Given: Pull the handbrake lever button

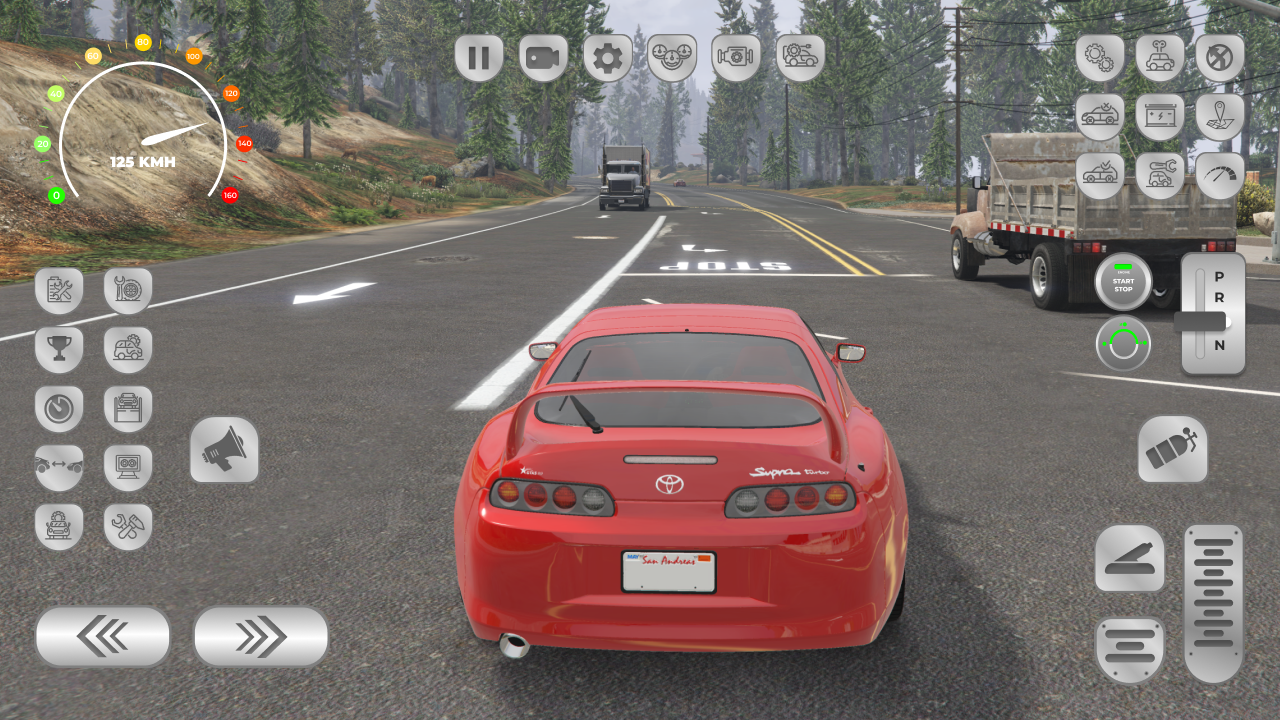Looking at the screenshot, I should click(x=1129, y=558).
